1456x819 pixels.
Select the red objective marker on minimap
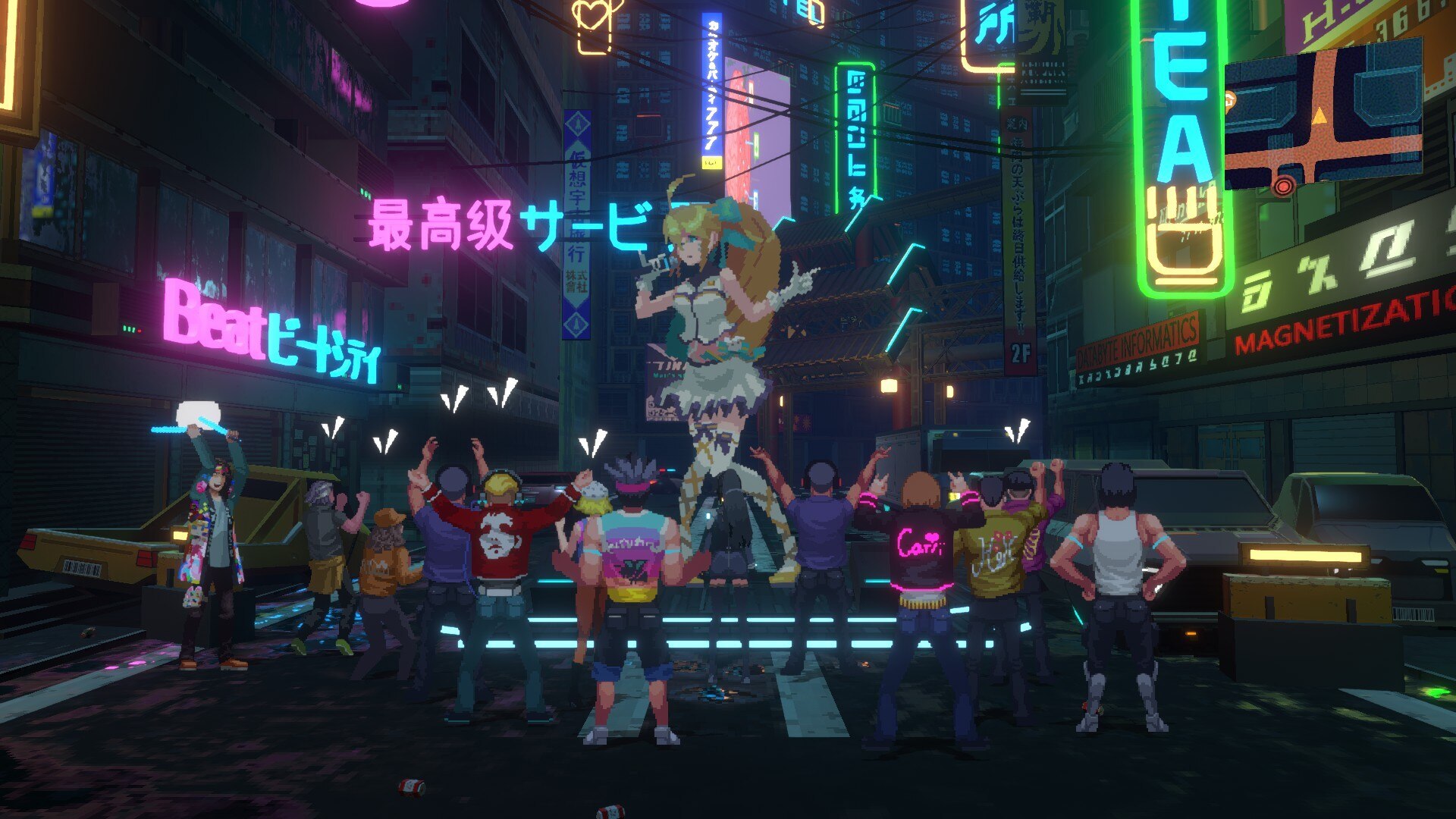[1283, 186]
